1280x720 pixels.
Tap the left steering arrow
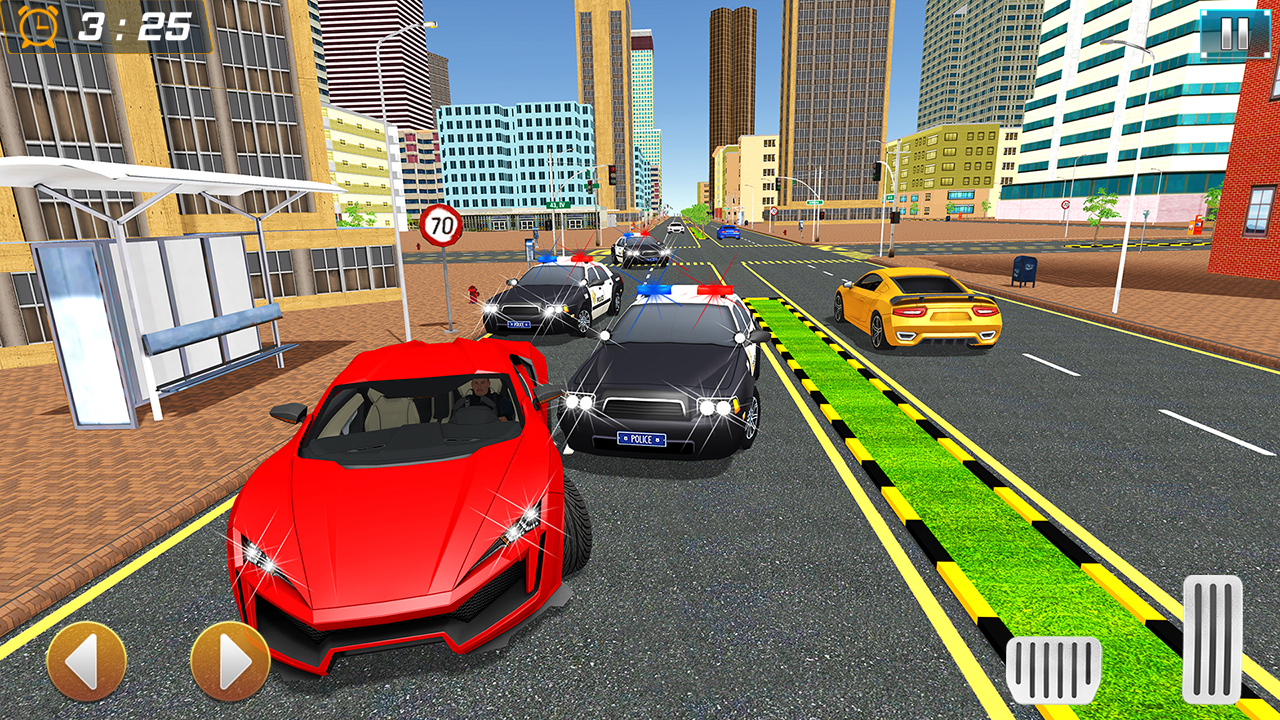(x=86, y=660)
